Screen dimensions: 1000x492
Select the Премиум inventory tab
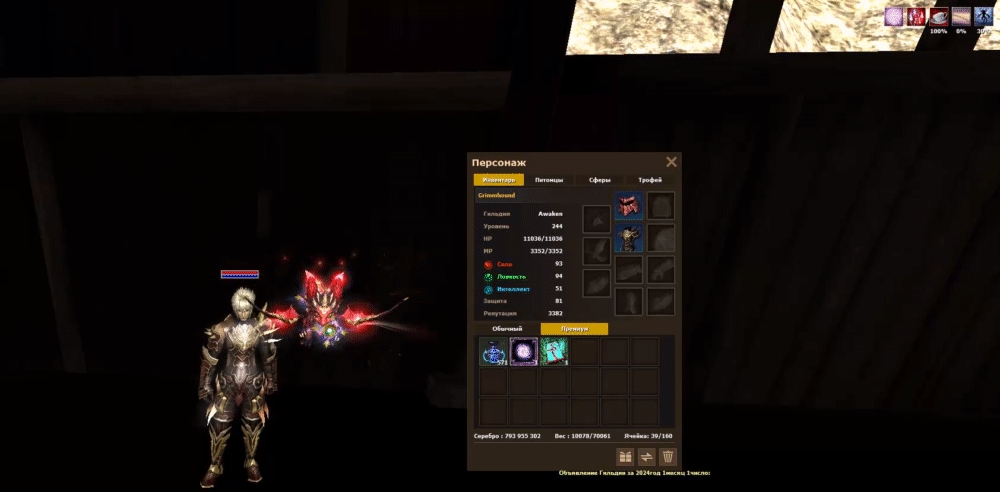pyautogui.click(x=574, y=328)
